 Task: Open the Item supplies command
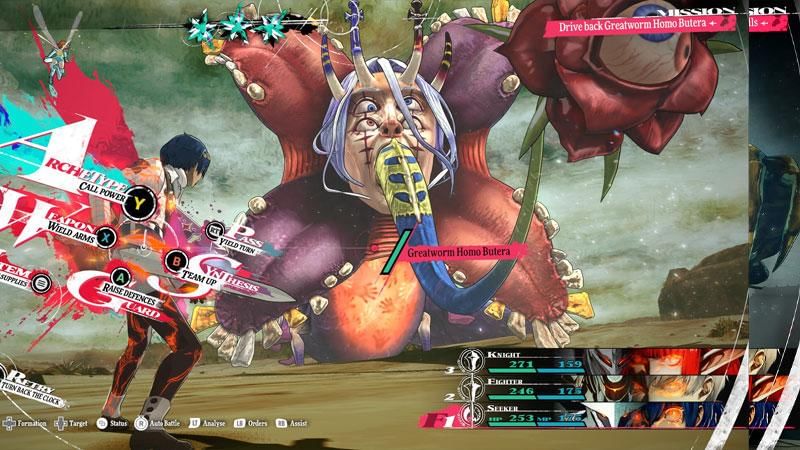[42, 284]
